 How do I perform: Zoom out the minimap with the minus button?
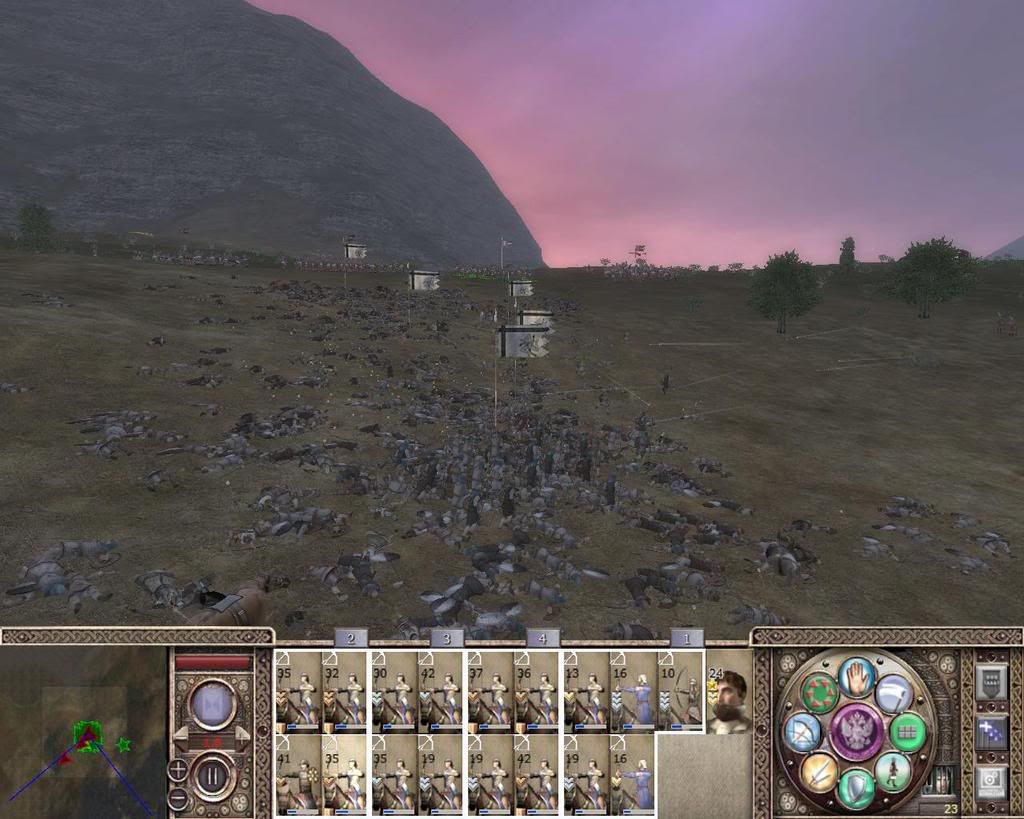tap(177, 798)
